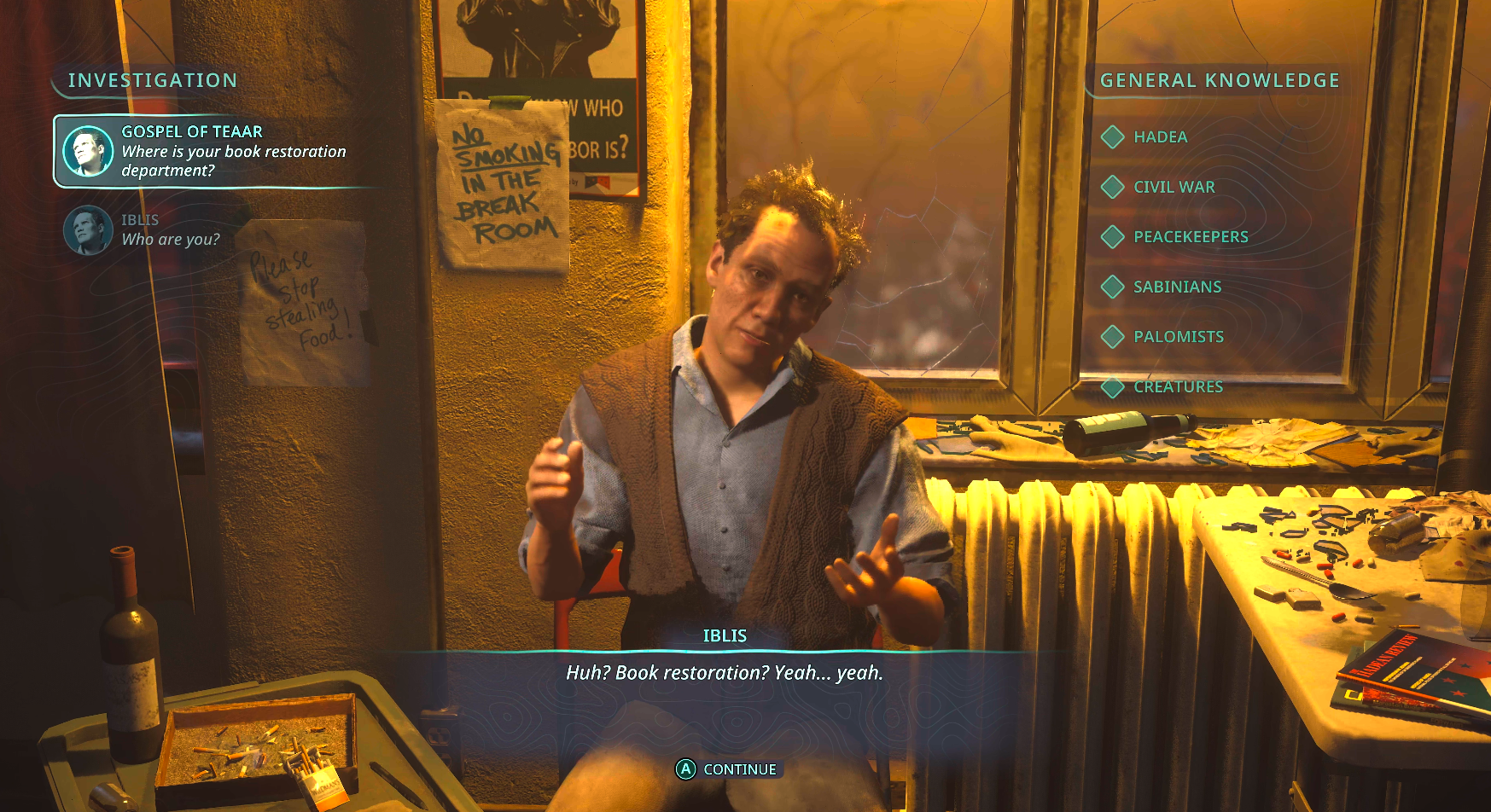Pick the Palomists topic

pyautogui.click(x=1178, y=337)
